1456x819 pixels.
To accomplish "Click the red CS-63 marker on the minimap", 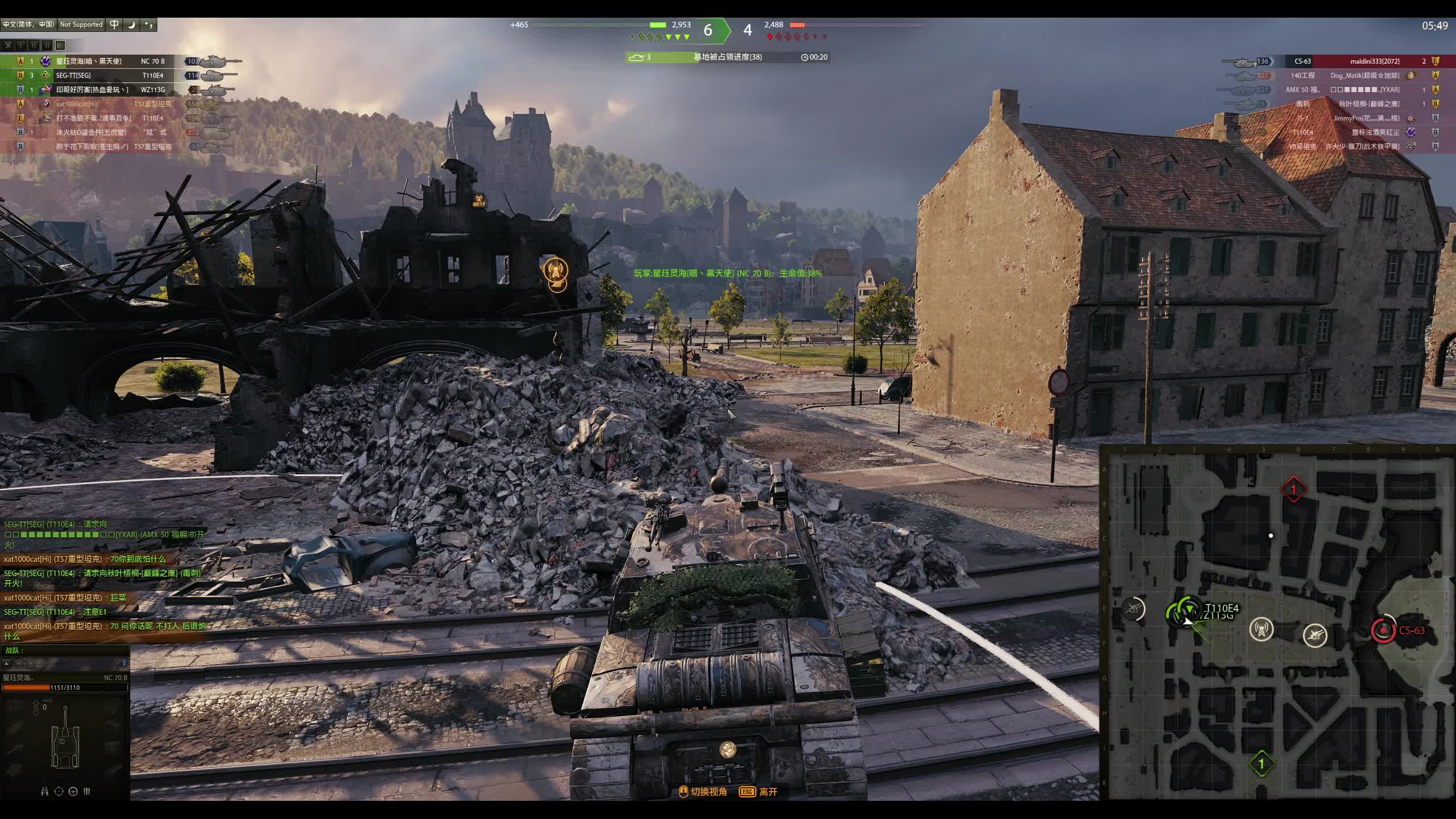I will click(x=1383, y=630).
